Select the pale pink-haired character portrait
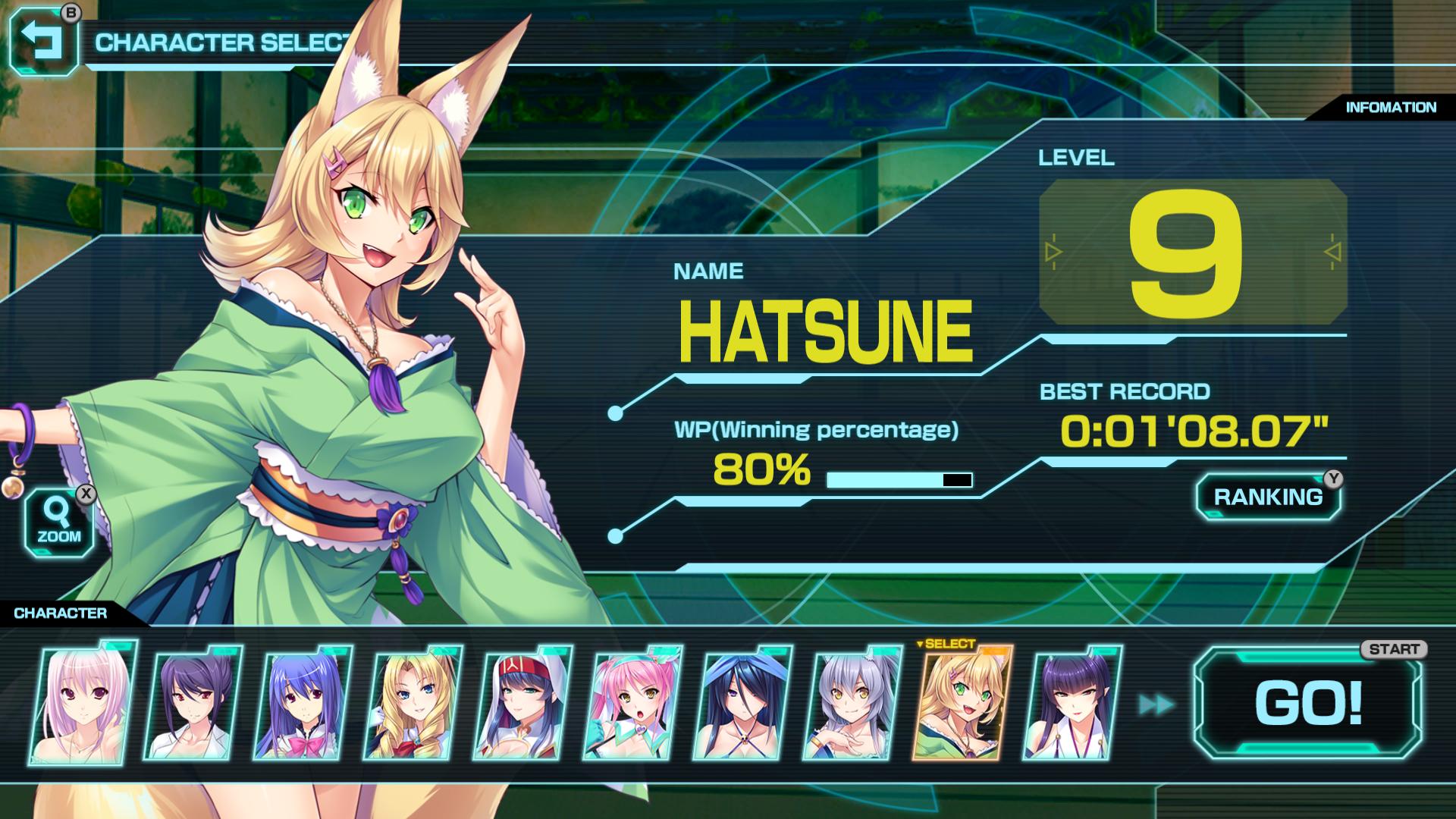This screenshot has width=1456, height=819. [x=83, y=703]
